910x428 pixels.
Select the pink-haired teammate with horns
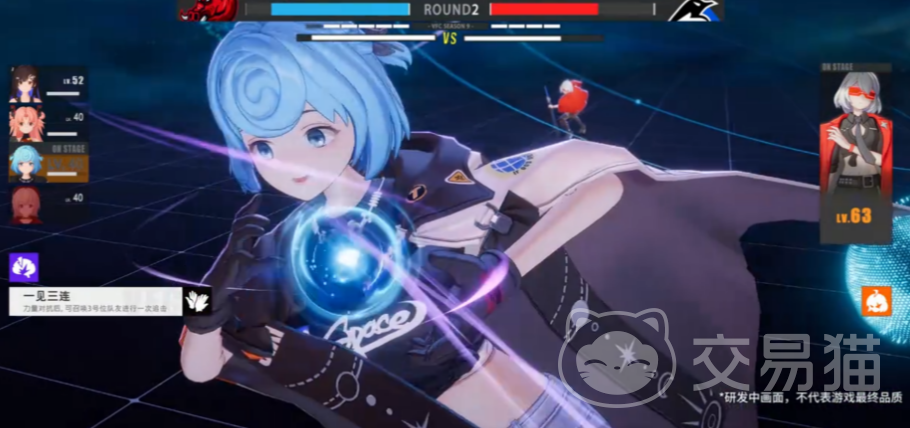pyautogui.click(x=26, y=123)
